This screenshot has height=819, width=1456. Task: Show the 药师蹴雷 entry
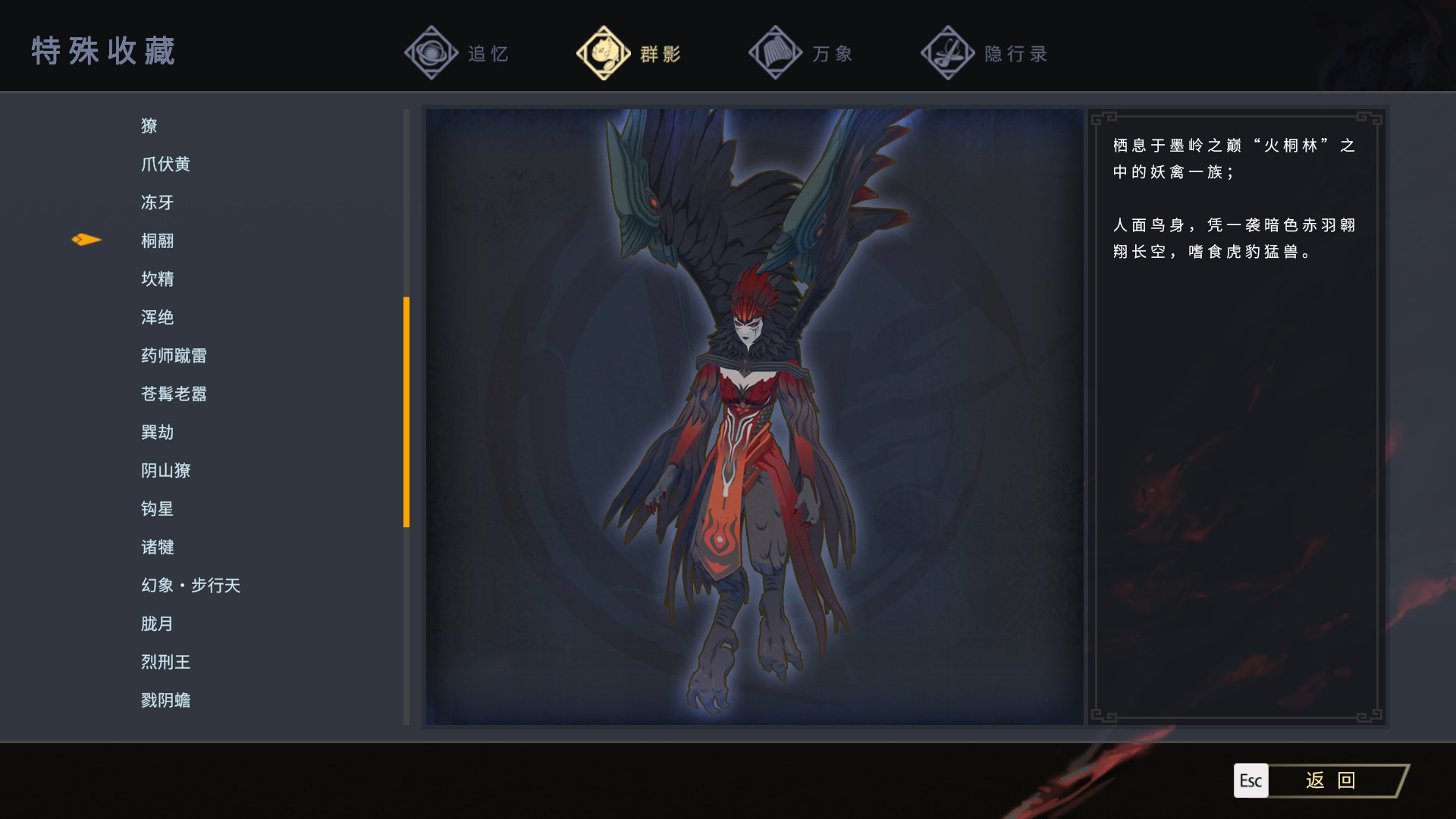(x=174, y=356)
